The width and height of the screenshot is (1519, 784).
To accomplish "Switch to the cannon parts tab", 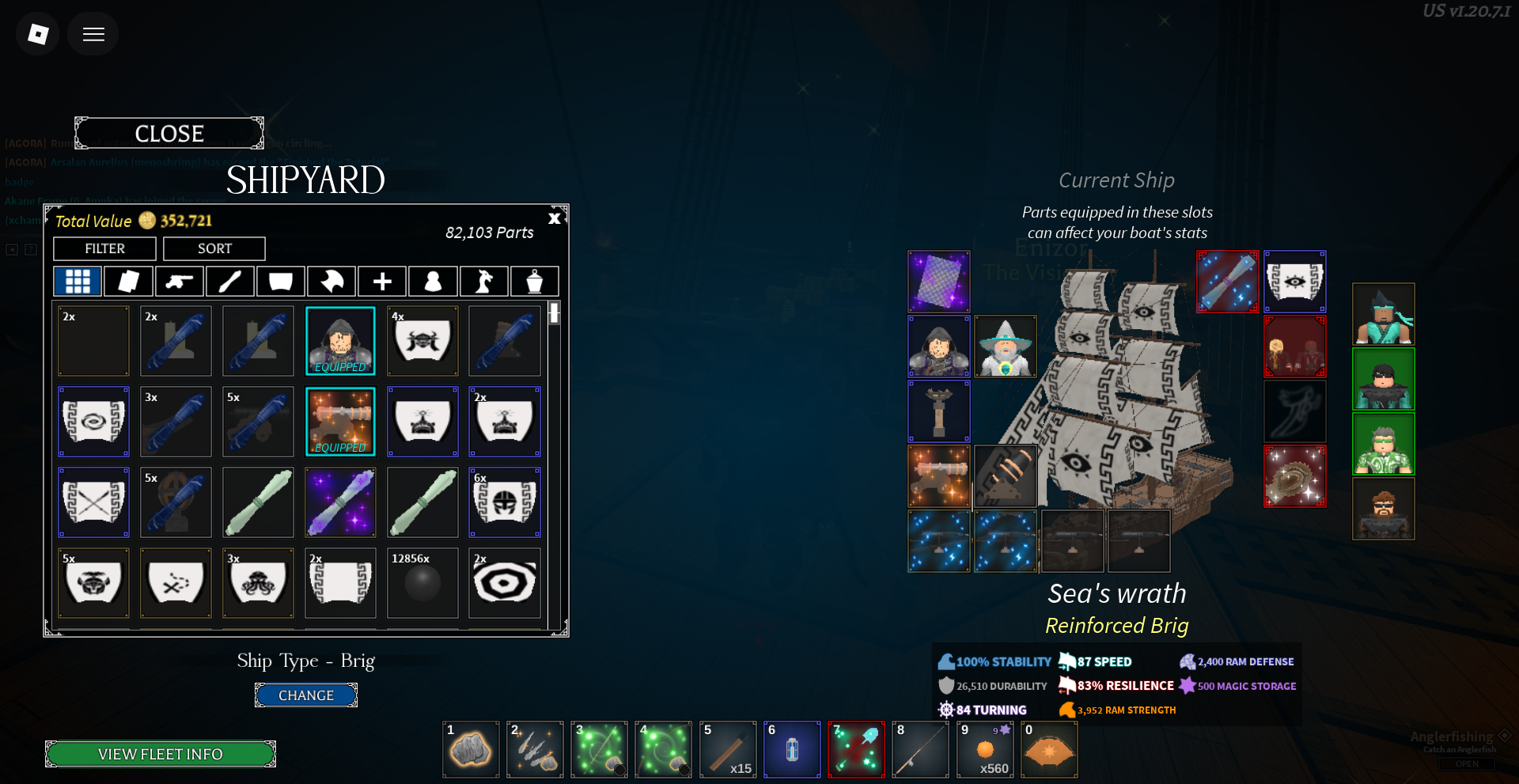I will [179, 281].
